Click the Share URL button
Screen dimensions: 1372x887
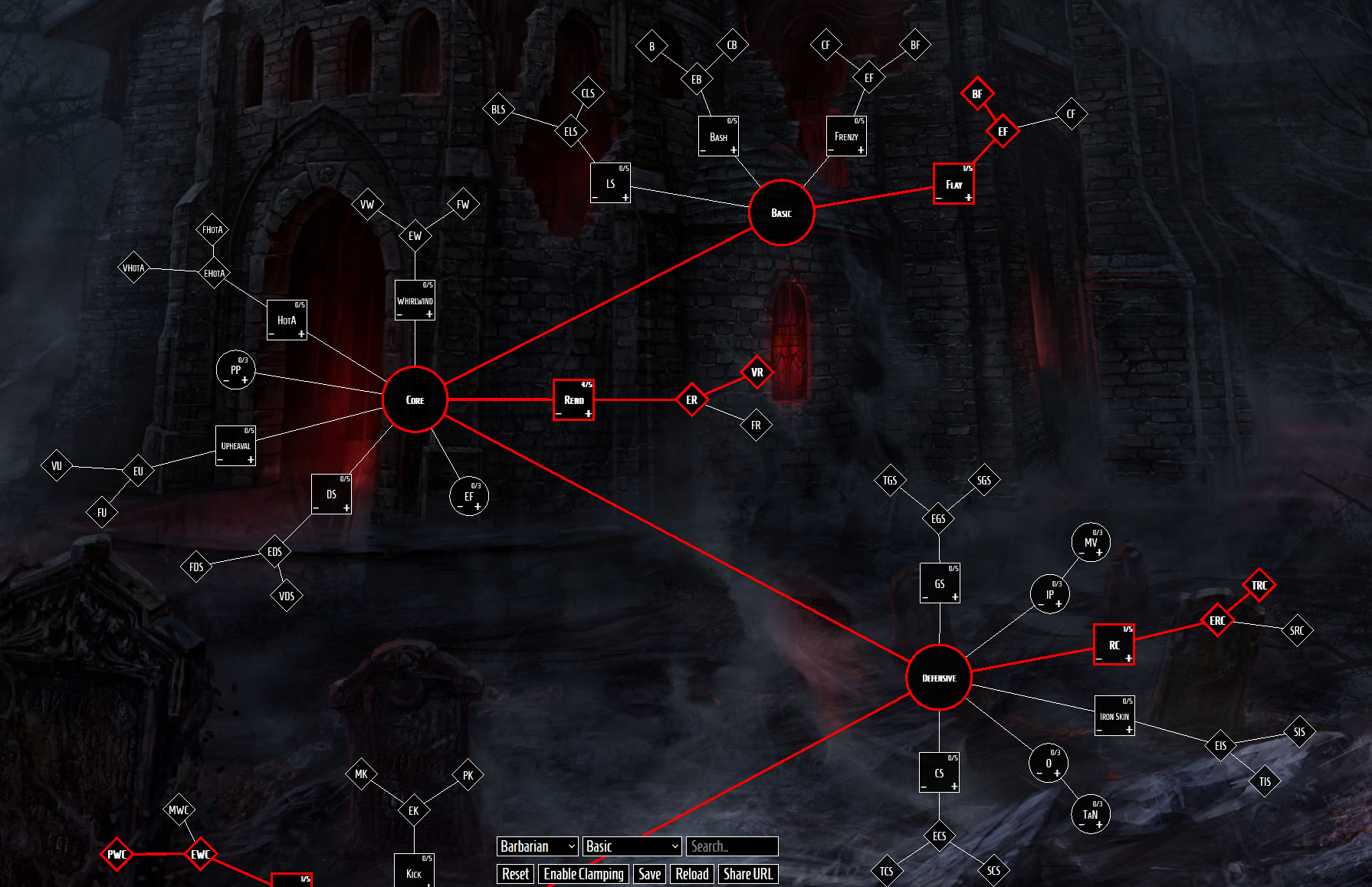point(748,874)
